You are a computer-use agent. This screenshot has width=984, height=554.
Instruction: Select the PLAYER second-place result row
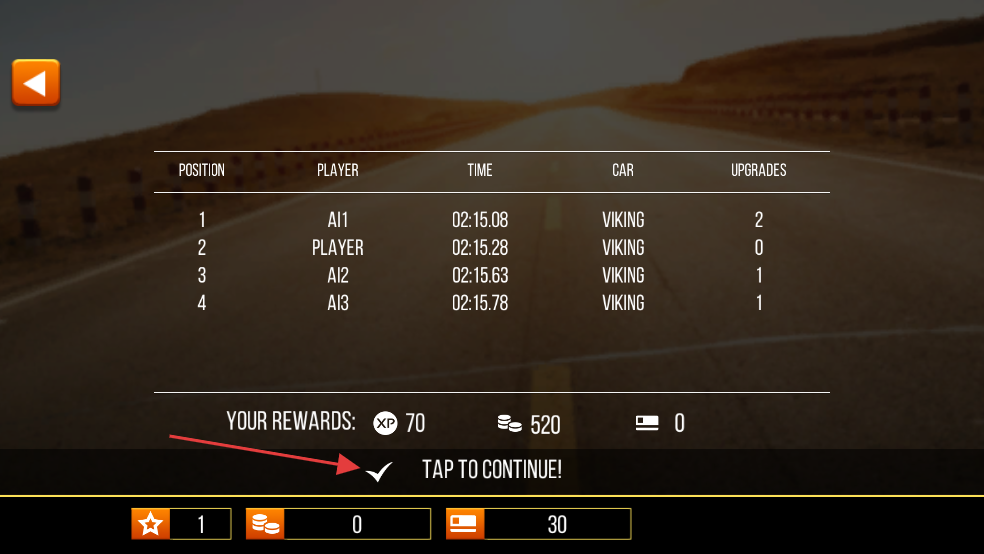pos(491,248)
